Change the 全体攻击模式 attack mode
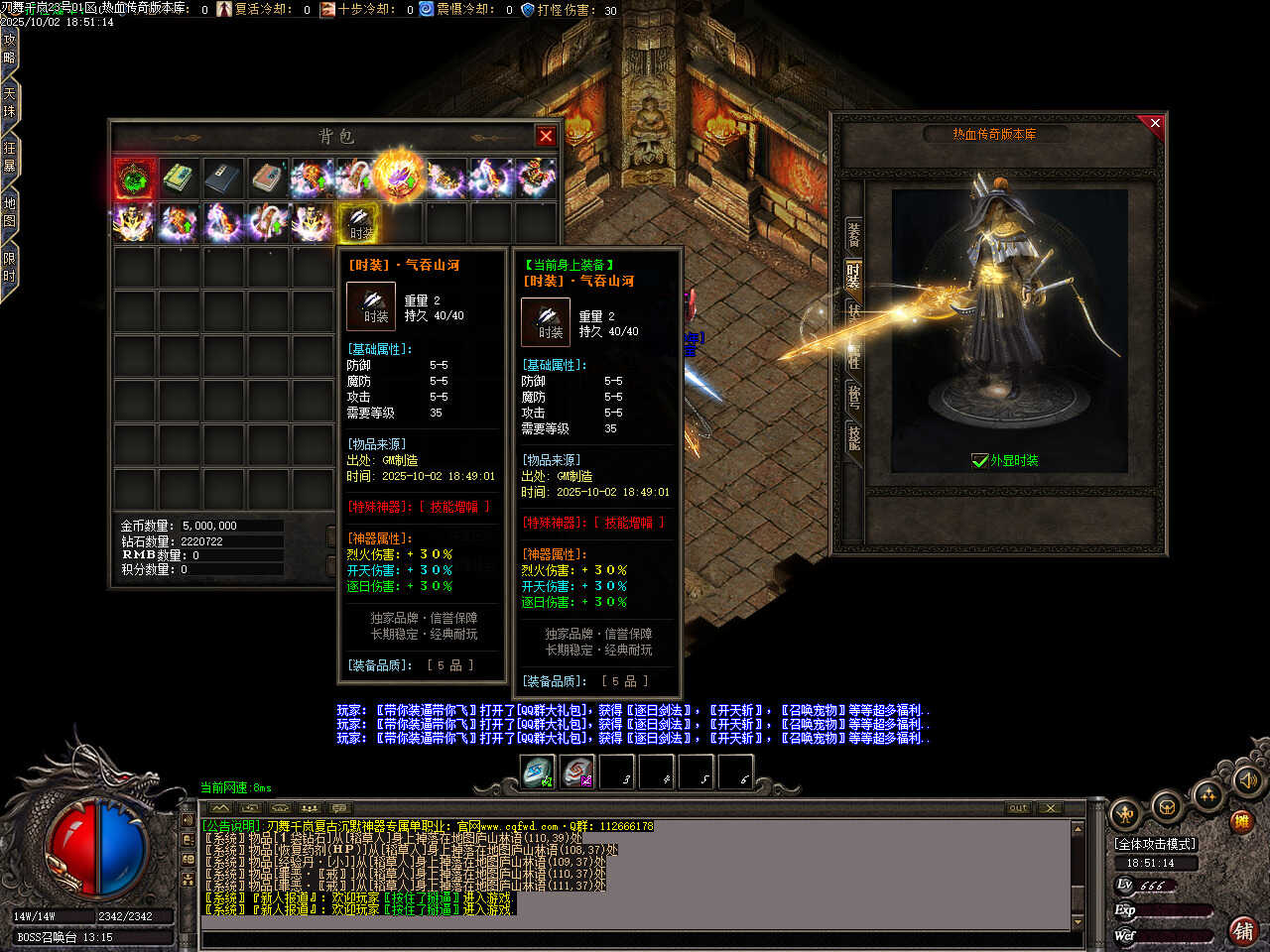 pos(1156,844)
